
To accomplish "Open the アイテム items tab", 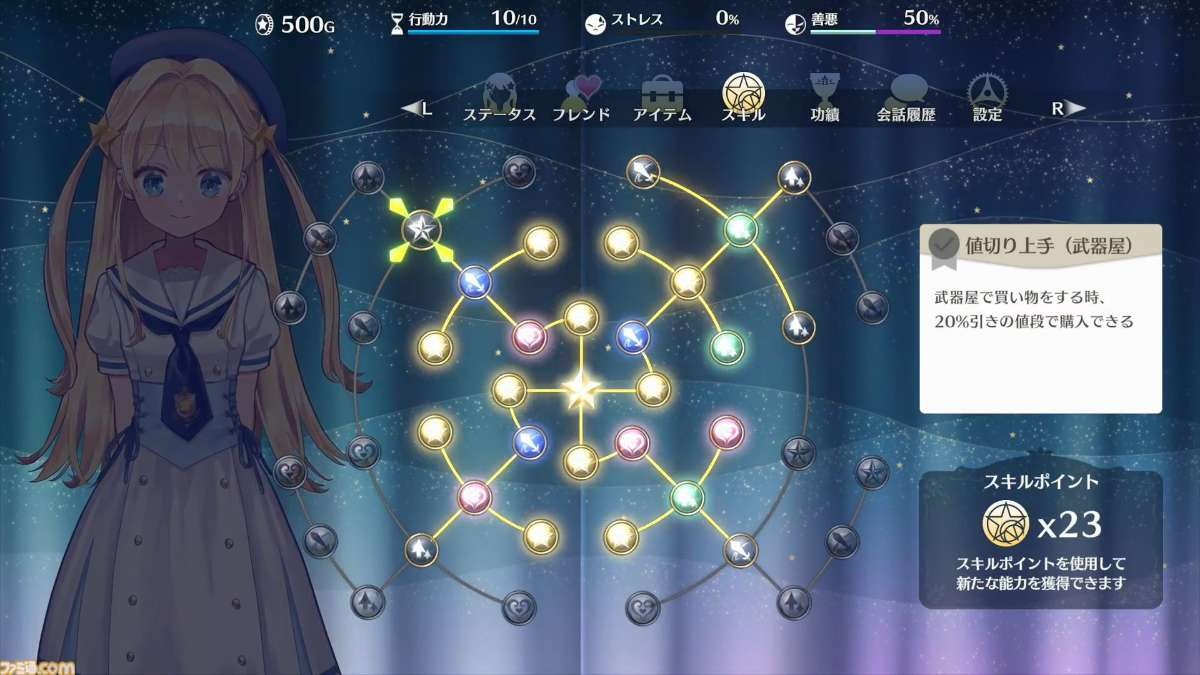I will point(662,99).
